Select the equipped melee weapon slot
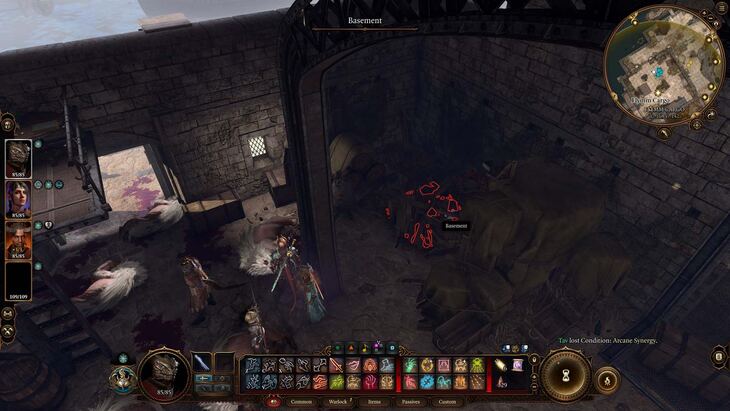The image size is (730, 411). (x=203, y=363)
